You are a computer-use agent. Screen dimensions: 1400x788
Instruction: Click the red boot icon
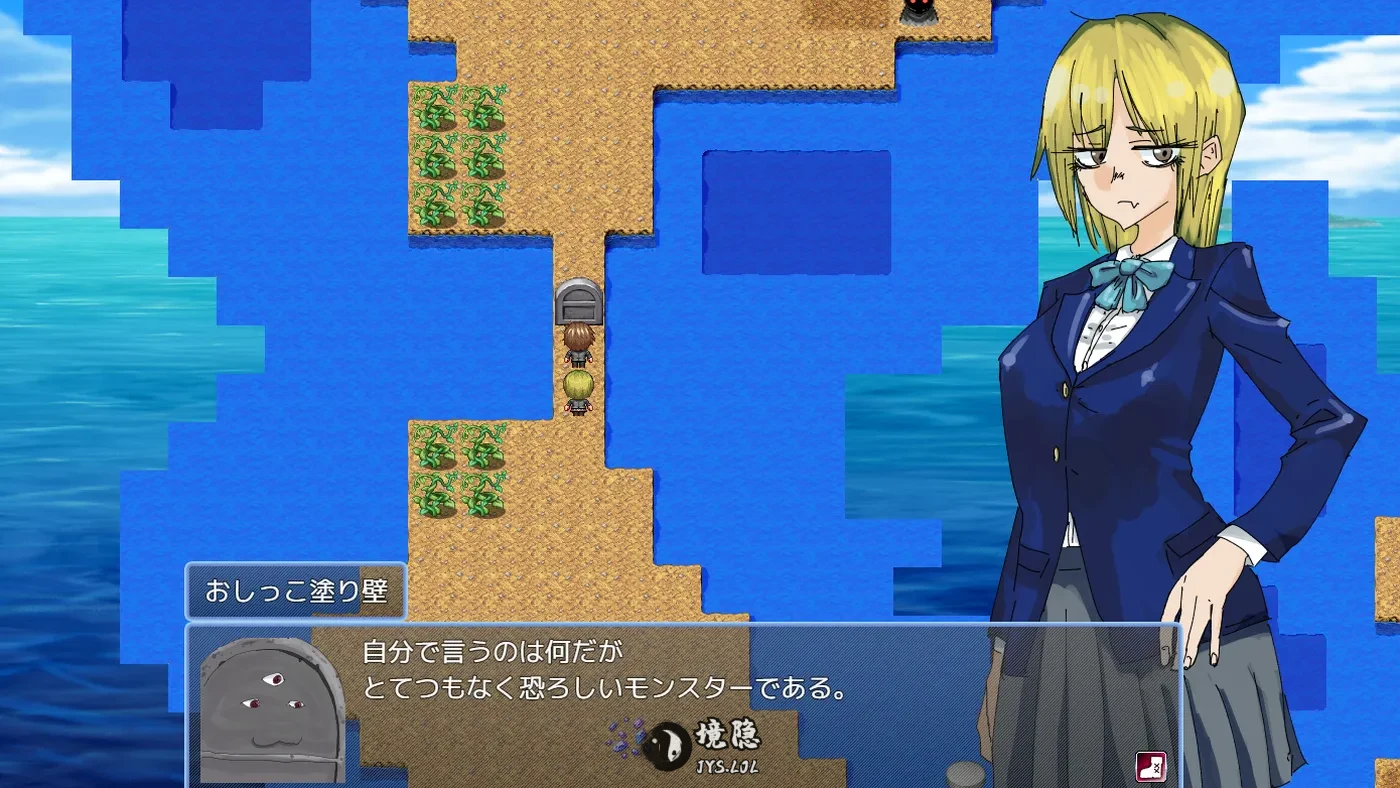(1150, 767)
